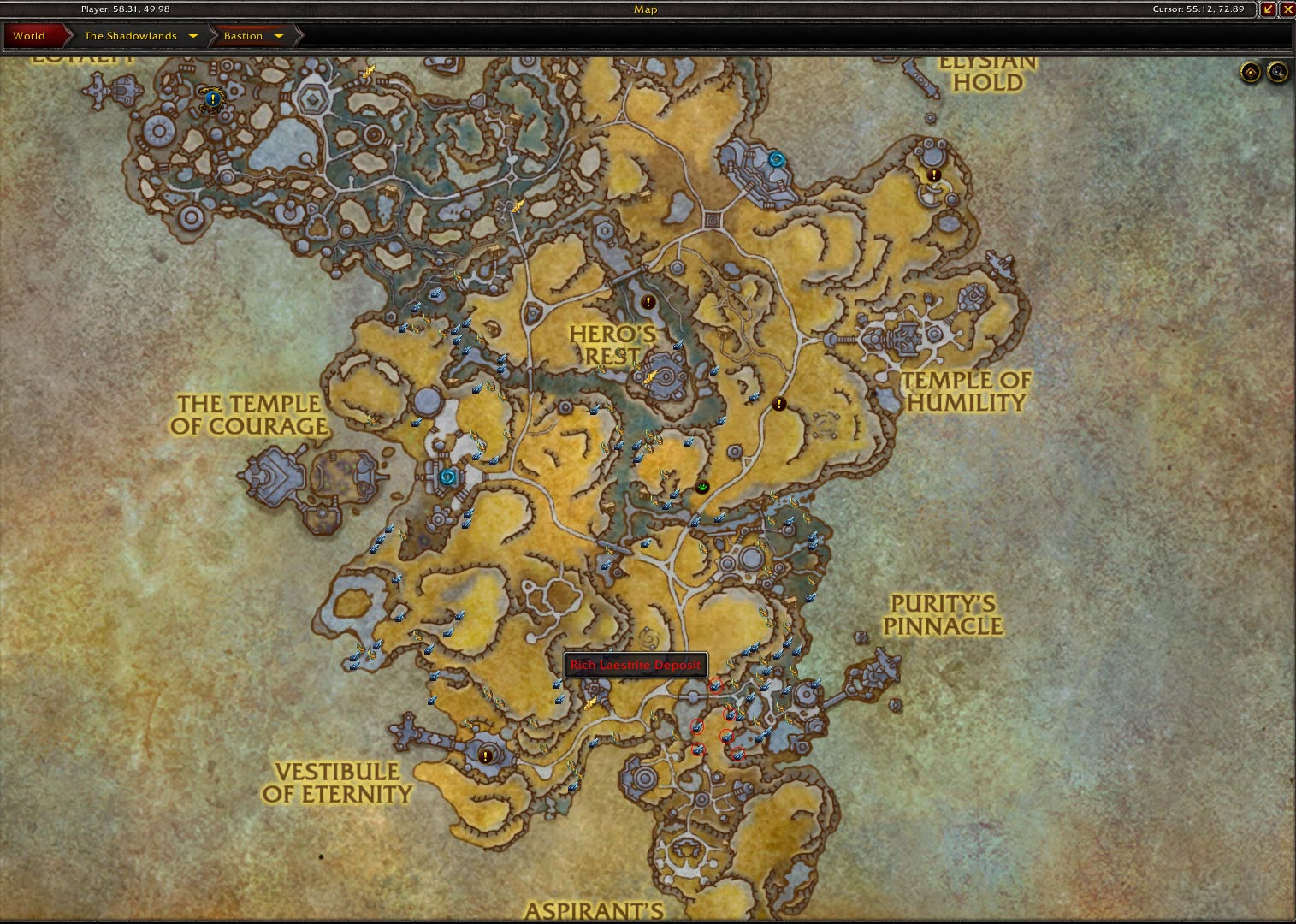The image size is (1296, 924).
Task: Open the Bastion zone dropdown
Action: 280,36
